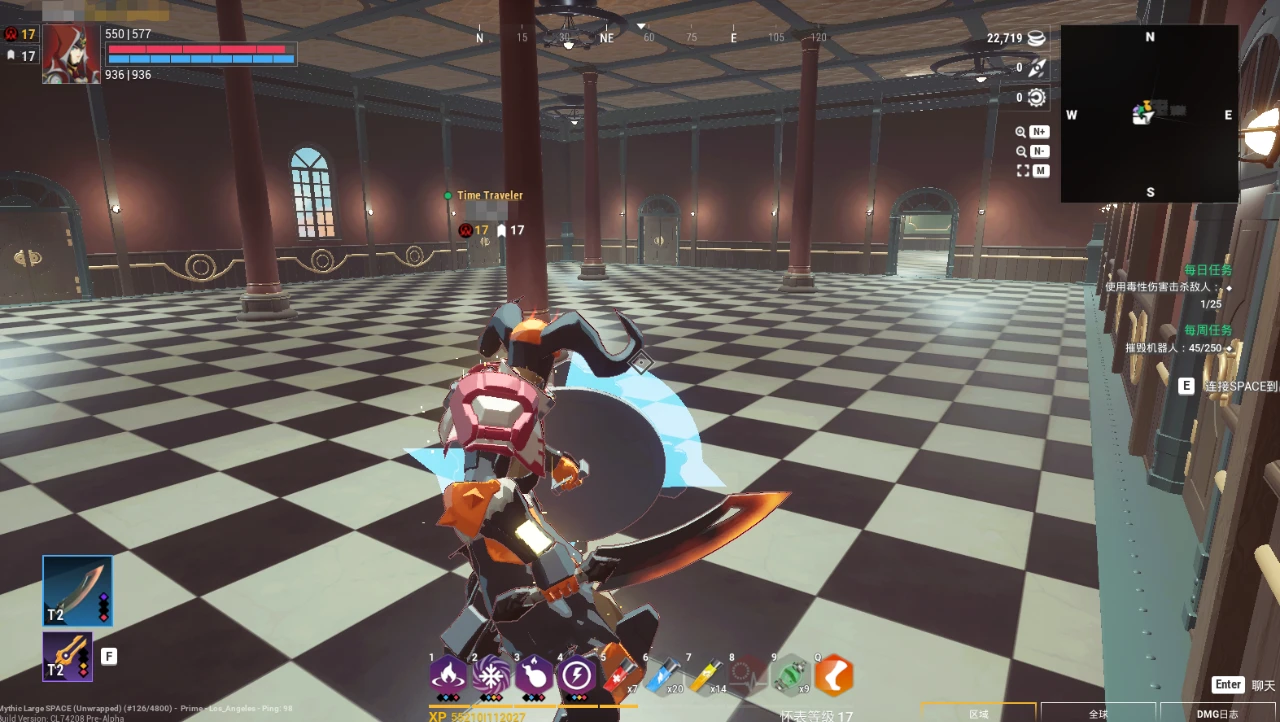Zoom out the minimap with magnifier minus
Image resolution: width=1280 pixels, height=722 pixels.
coord(1033,152)
